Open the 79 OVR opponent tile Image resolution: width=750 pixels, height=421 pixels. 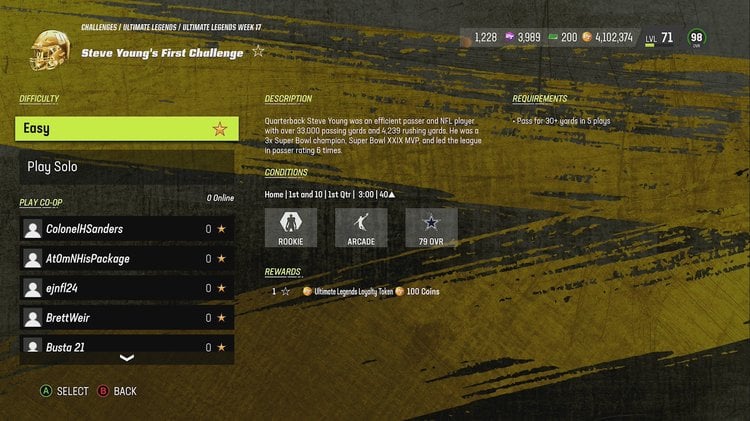[431, 227]
